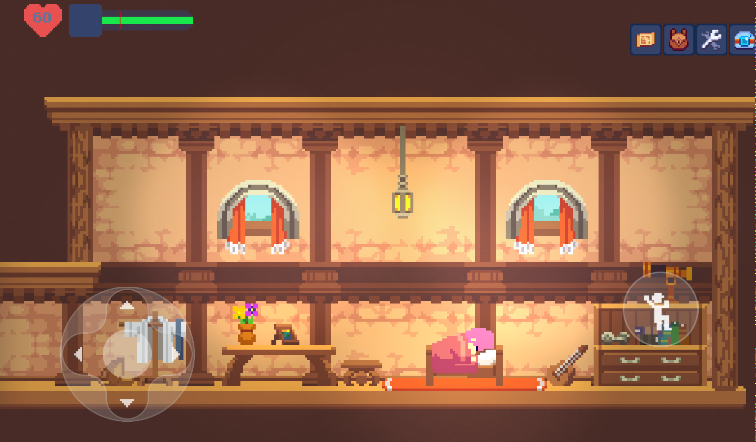Tap the jump action button
The height and width of the screenshot is (442, 756).
click(x=660, y=309)
